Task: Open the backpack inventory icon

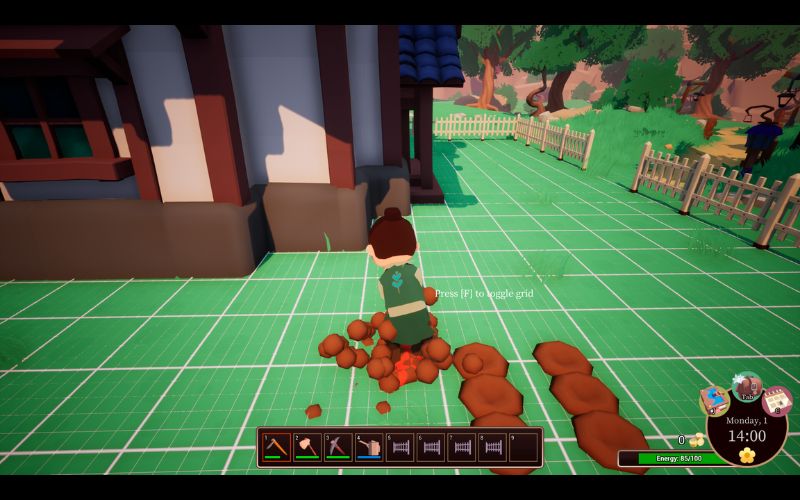Action: 747,386
